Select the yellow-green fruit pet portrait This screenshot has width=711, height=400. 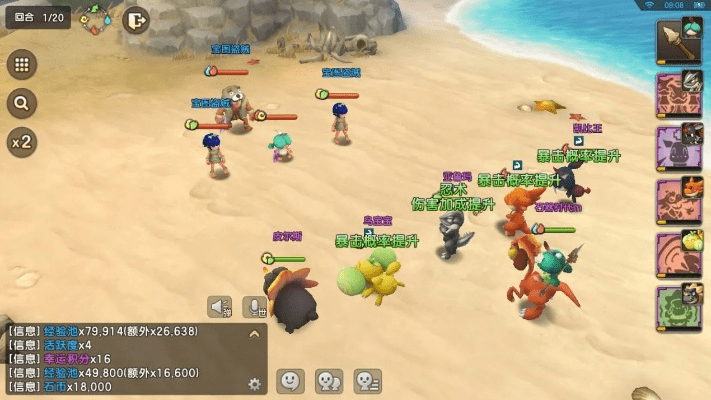(x=678, y=254)
